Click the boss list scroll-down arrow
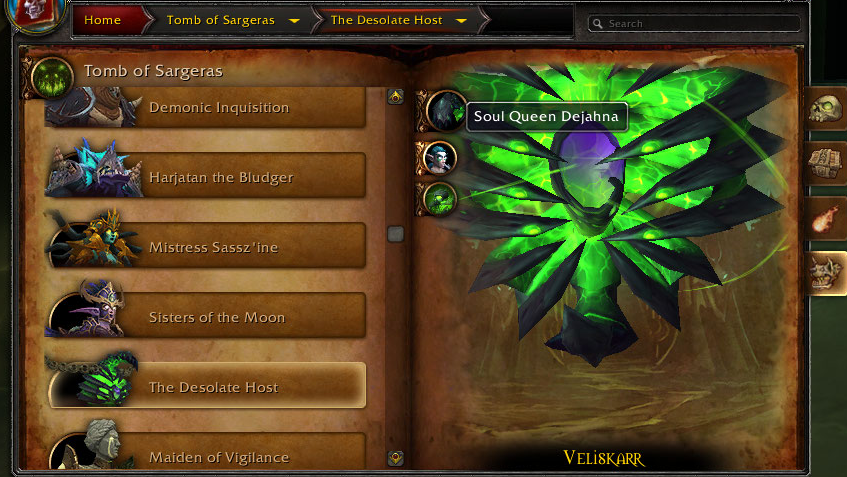The image size is (847, 477). [x=395, y=457]
